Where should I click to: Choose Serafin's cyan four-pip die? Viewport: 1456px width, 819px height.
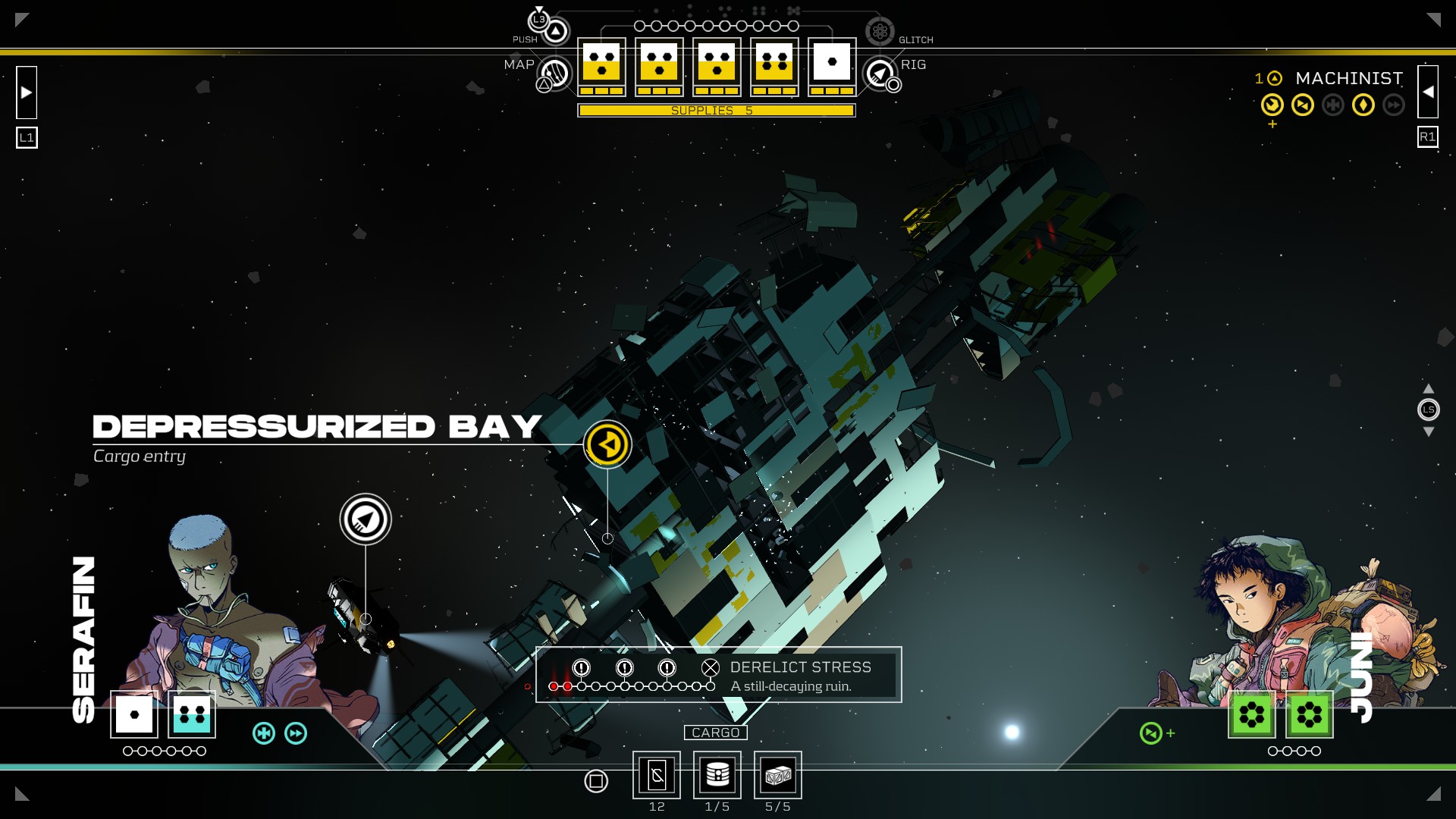tap(192, 714)
